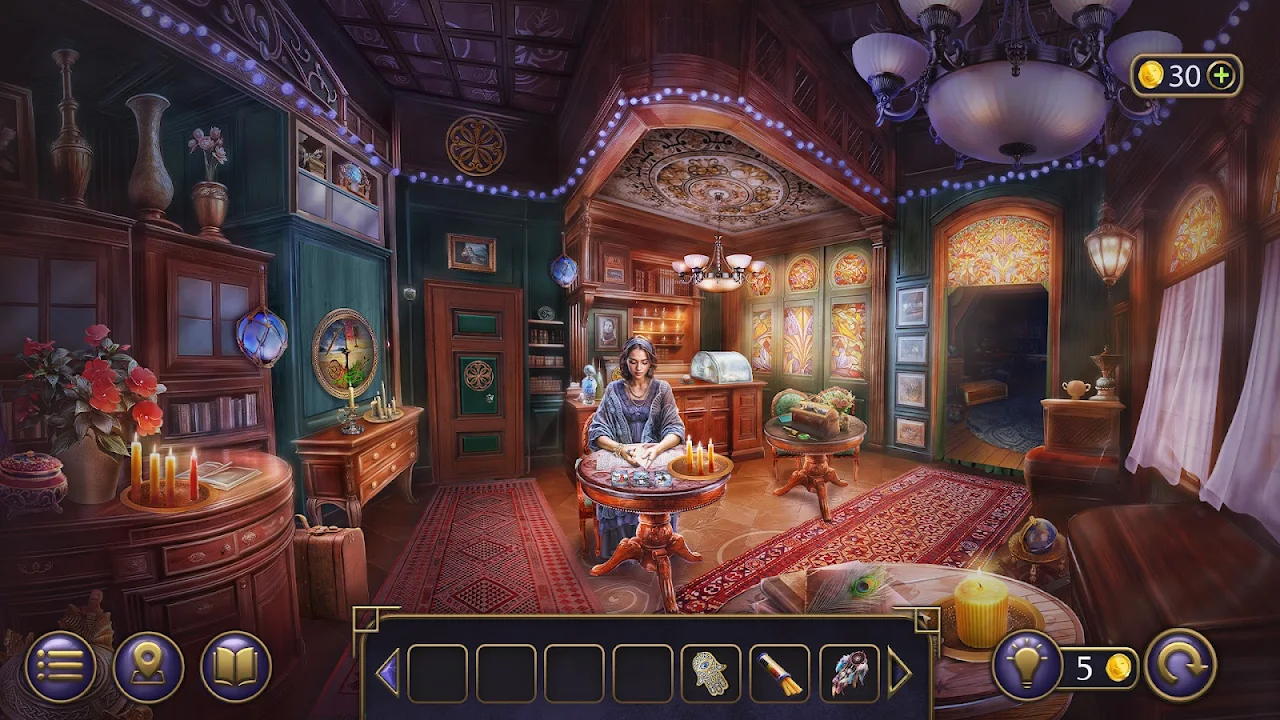1280x720 pixels.
Task: Click the circular arrow replay button
Action: [1180, 665]
